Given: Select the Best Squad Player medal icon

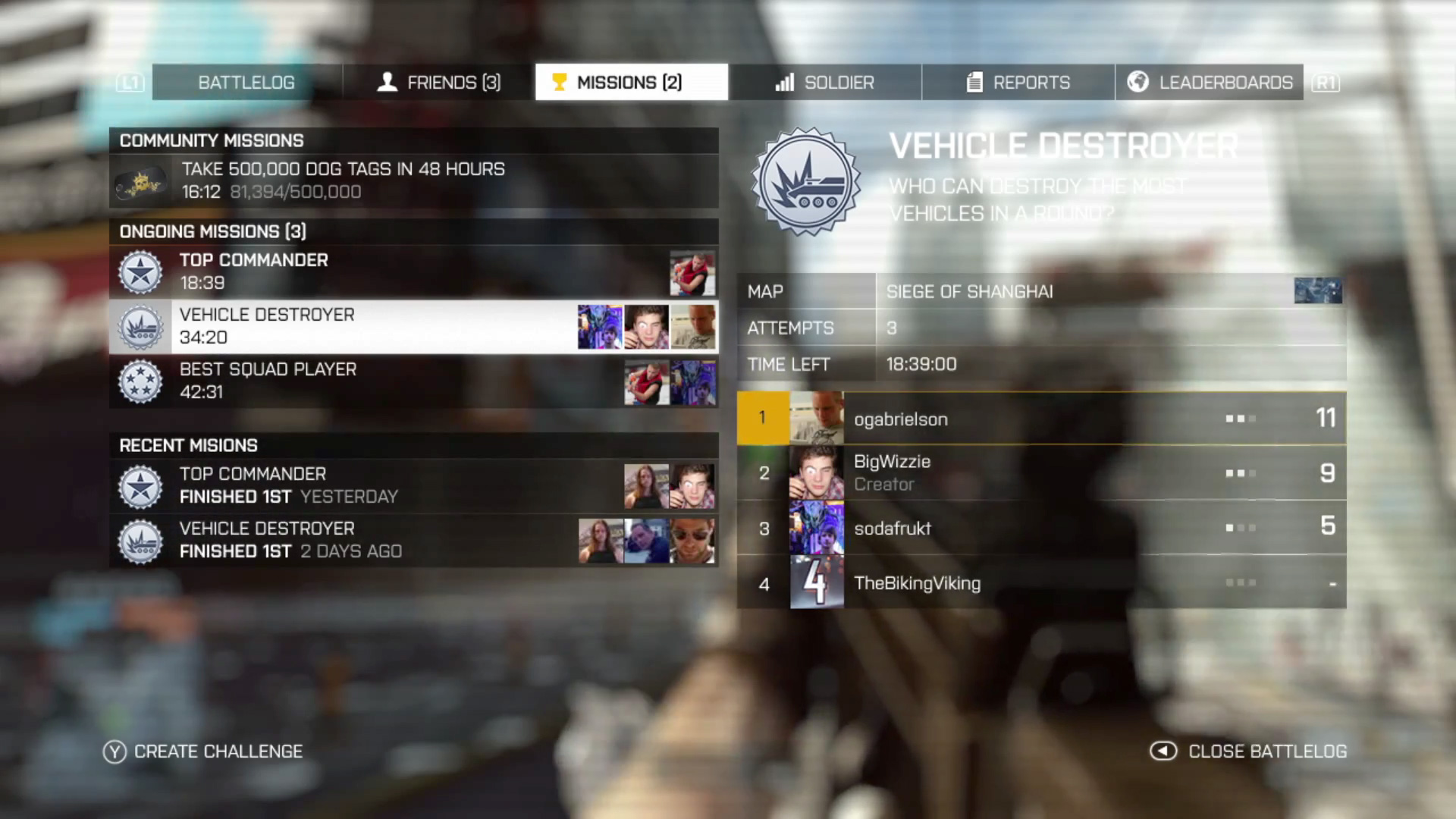Looking at the screenshot, I should [x=140, y=381].
